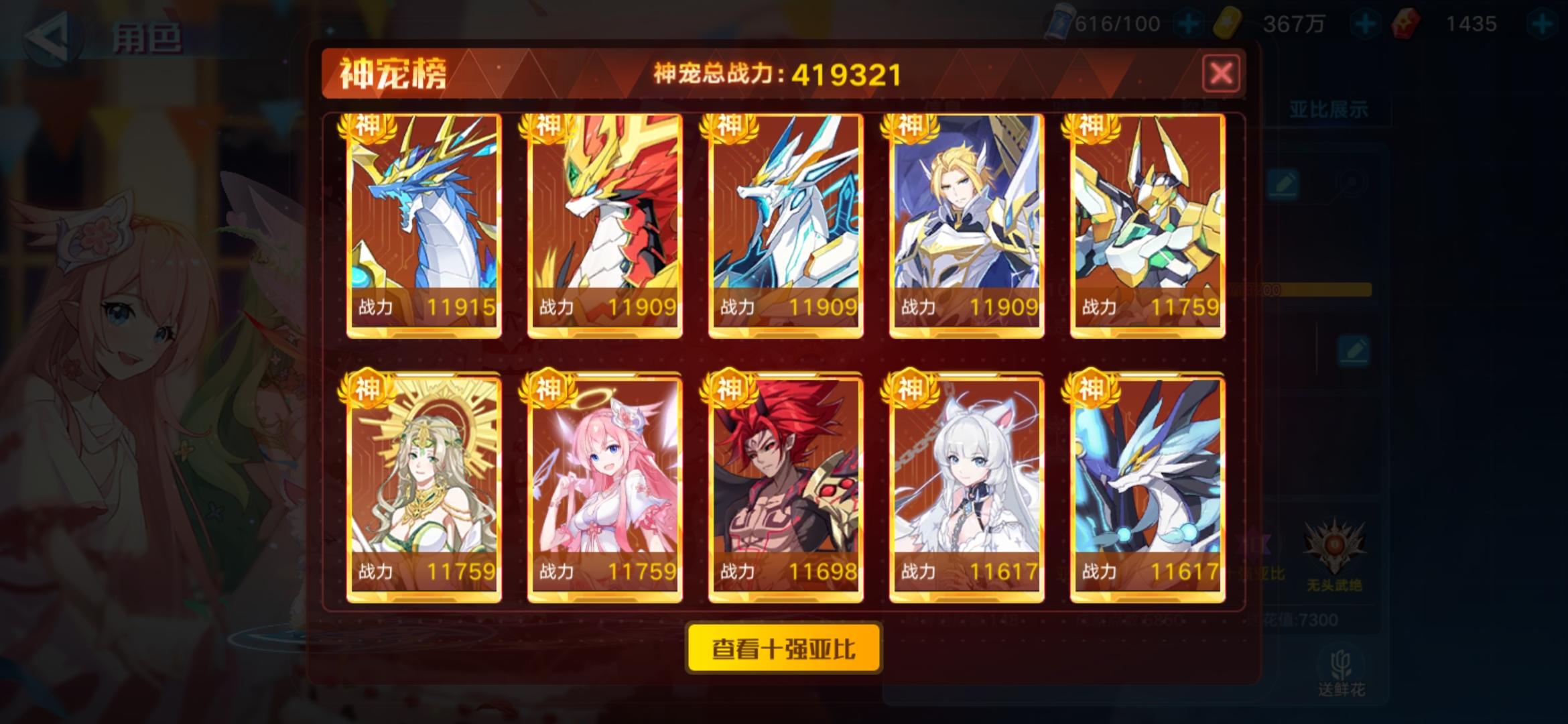This screenshot has width=1568, height=724.
Task: Click the 神 badge on the red-haired demon card
Action: tap(730, 387)
